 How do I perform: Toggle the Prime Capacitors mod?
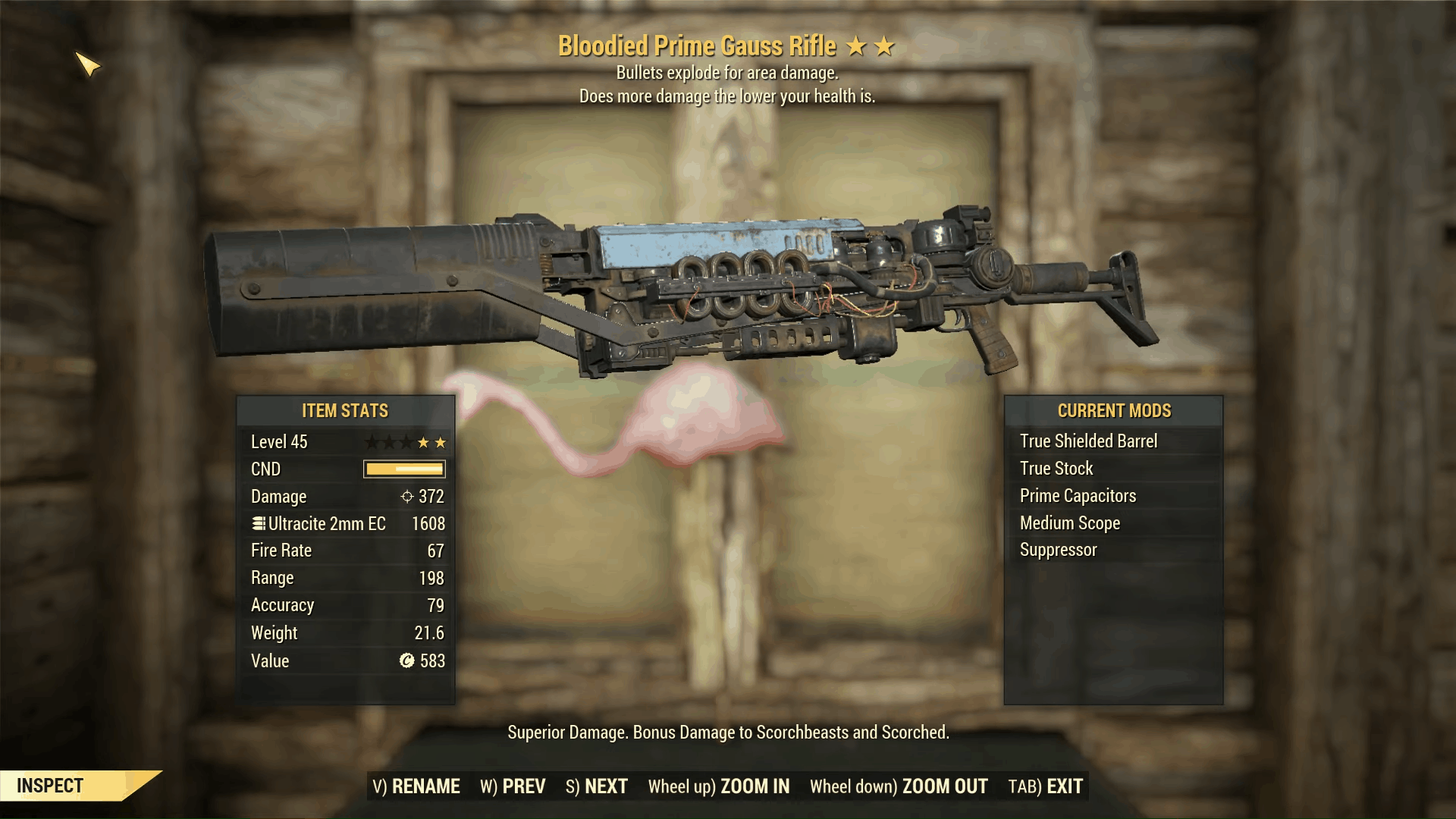[1078, 495]
